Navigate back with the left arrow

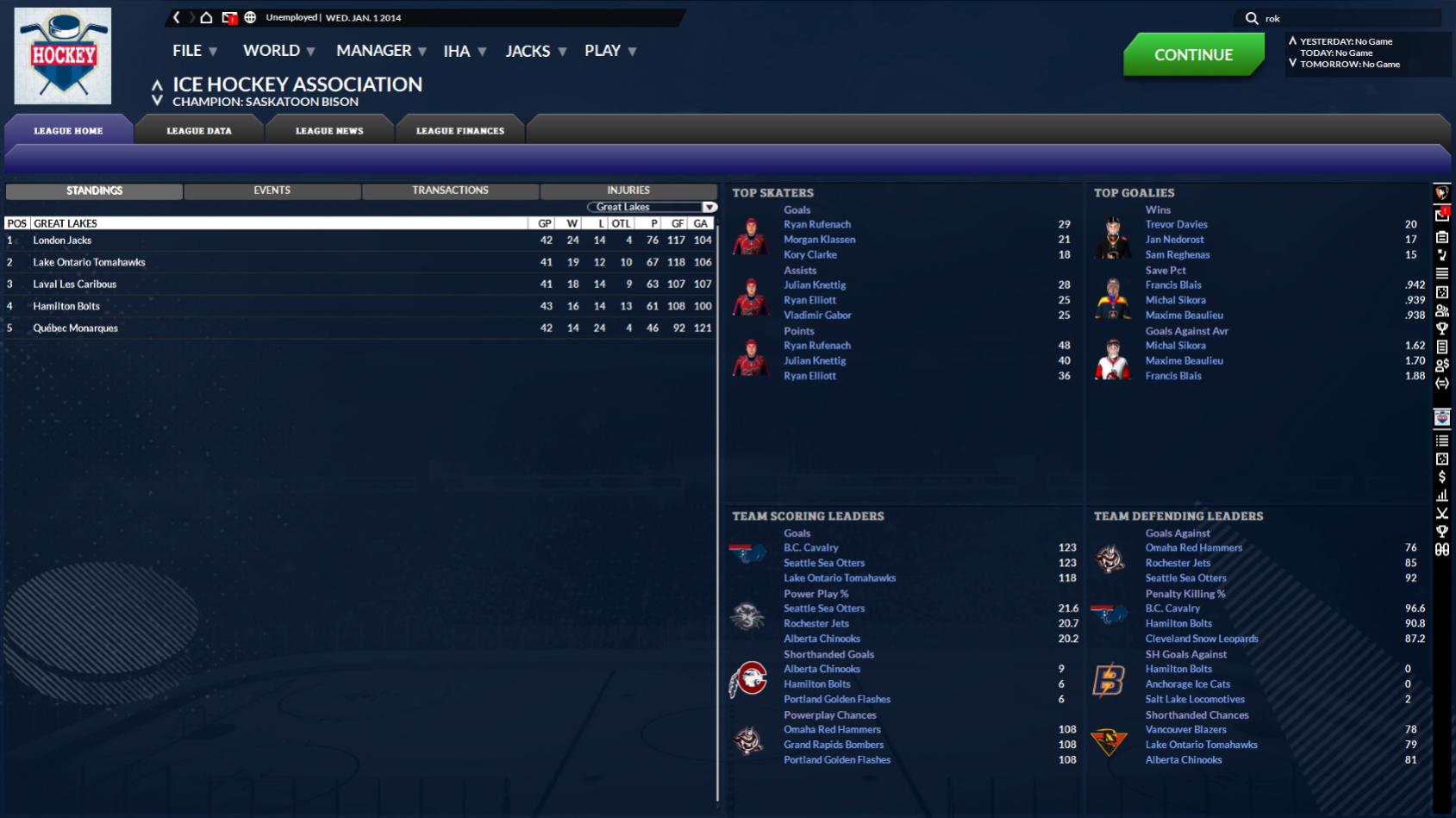pos(177,17)
